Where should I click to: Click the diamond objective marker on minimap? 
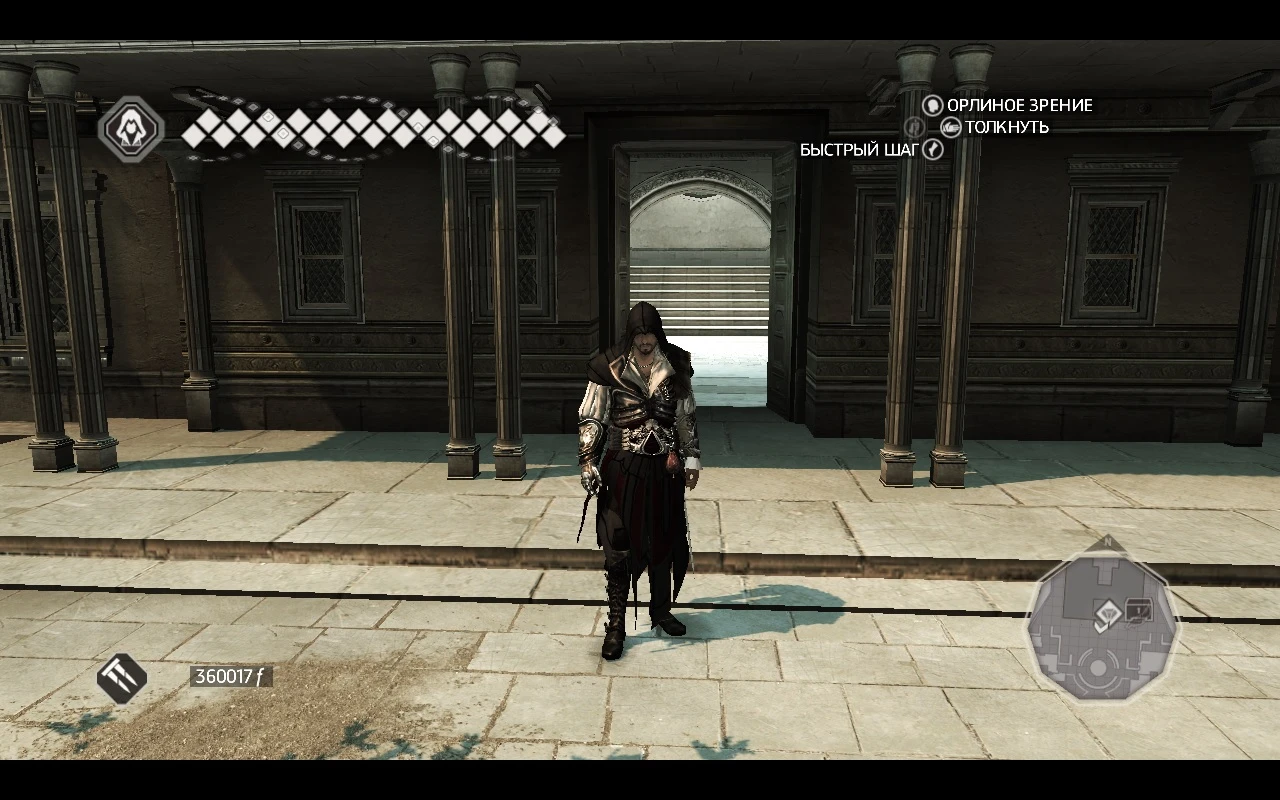click(x=1109, y=613)
